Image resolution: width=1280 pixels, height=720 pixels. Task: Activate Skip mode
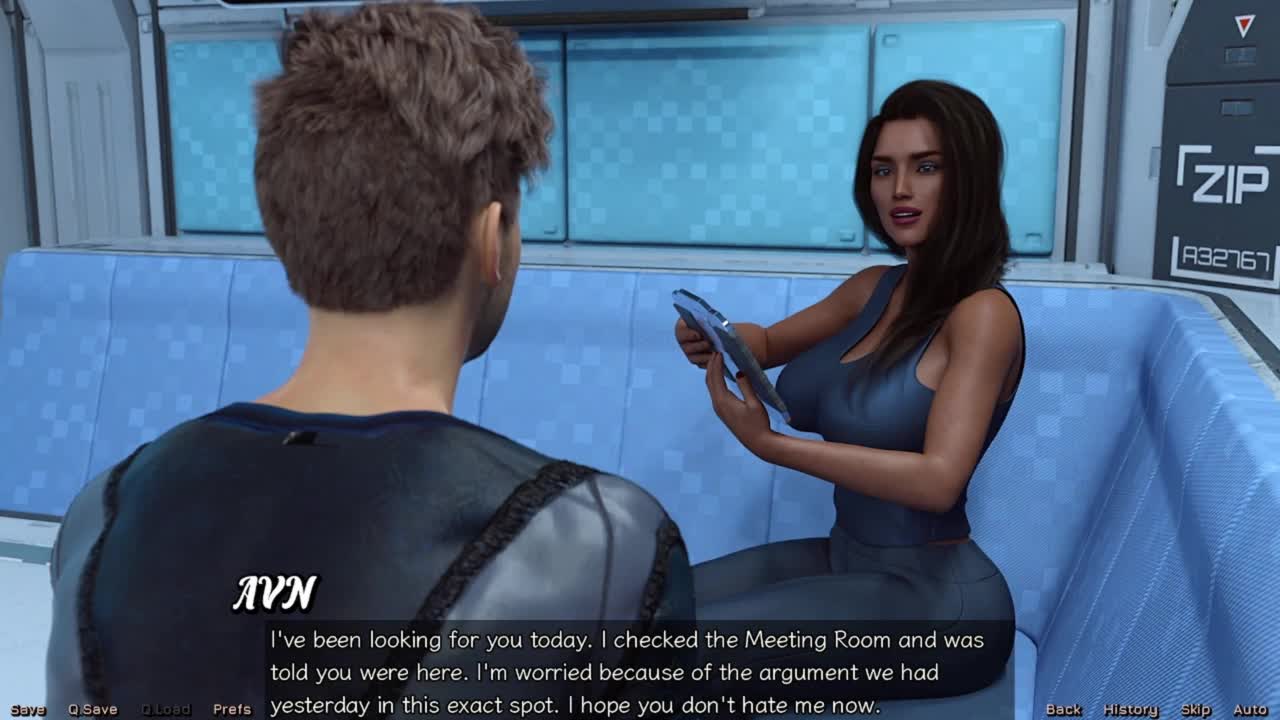pyautogui.click(x=1195, y=709)
